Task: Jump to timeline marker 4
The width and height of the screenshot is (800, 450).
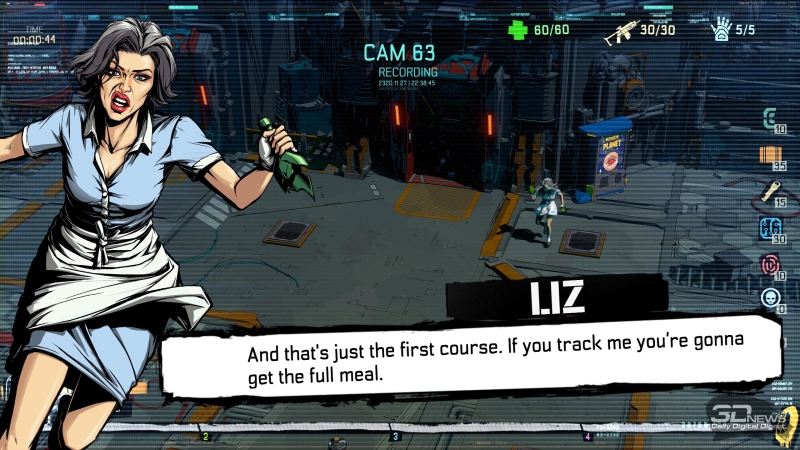Action: pyautogui.click(x=587, y=436)
